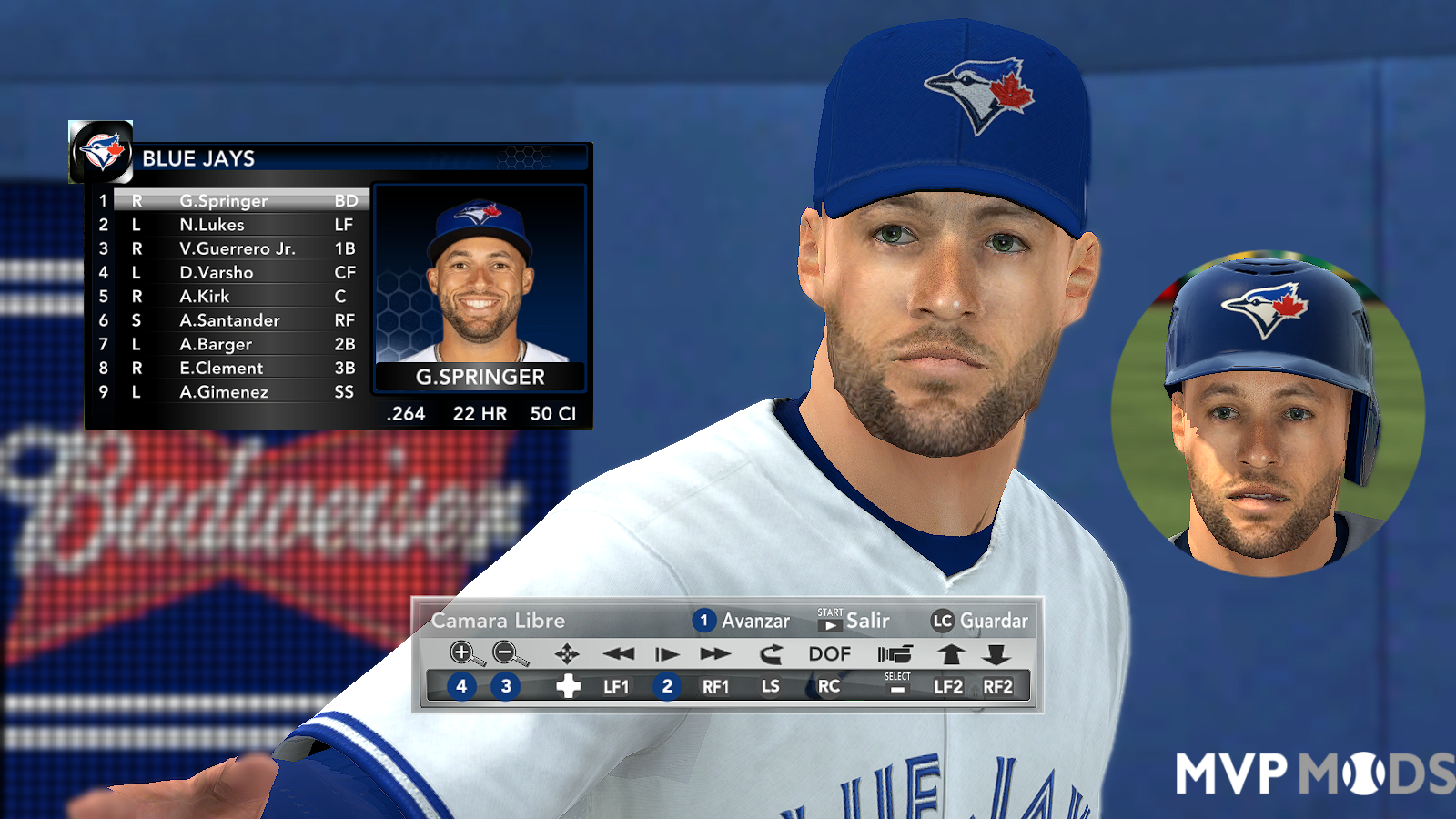Click the video camera icon

pos(897,652)
